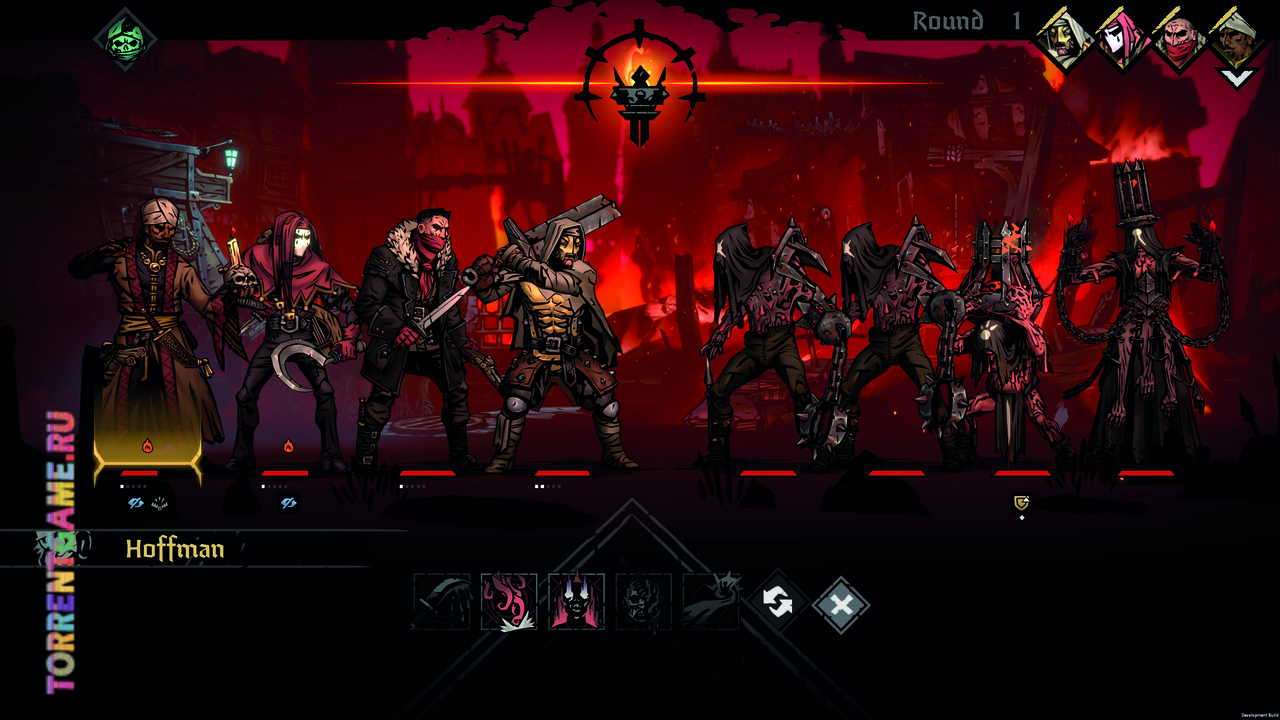Image resolution: width=1280 pixels, height=720 pixels.
Task: Select the red bandana portrait in turn order
Action: pos(1179,40)
